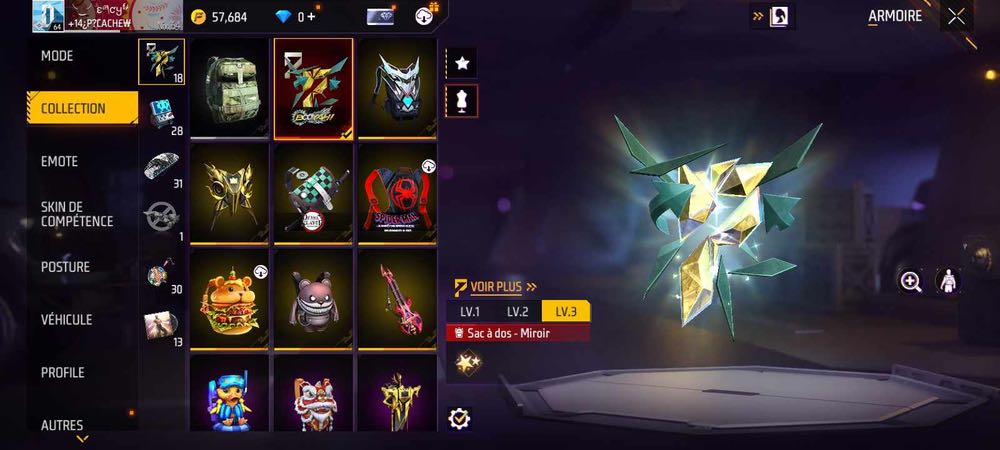
Task: Pick the burger bear backpack
Action: [x=230, y=298]
